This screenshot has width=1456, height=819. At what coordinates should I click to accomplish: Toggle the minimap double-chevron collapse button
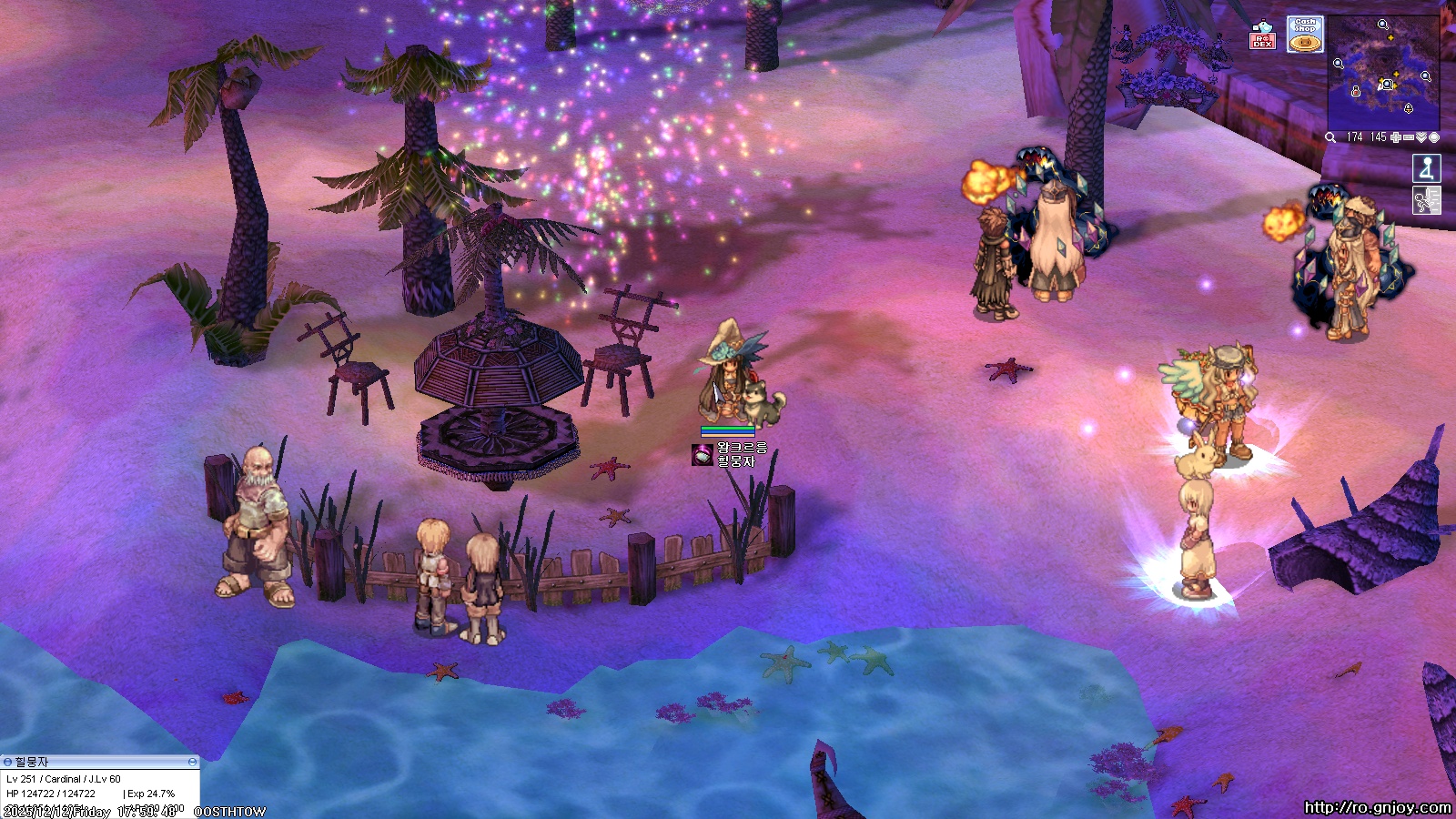pyautogui.click(x=1421, y=137)
